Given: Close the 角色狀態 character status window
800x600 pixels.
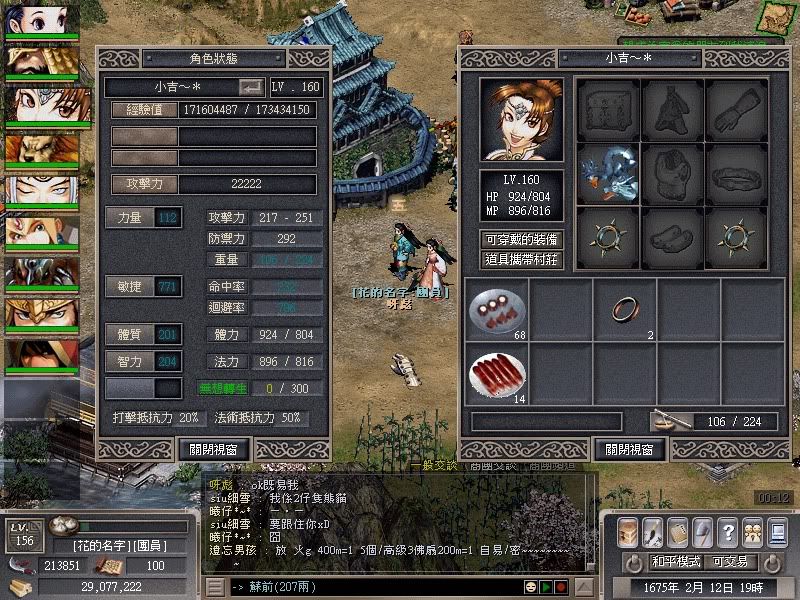Looking at the screenshot, I should (x=213, y=448).
